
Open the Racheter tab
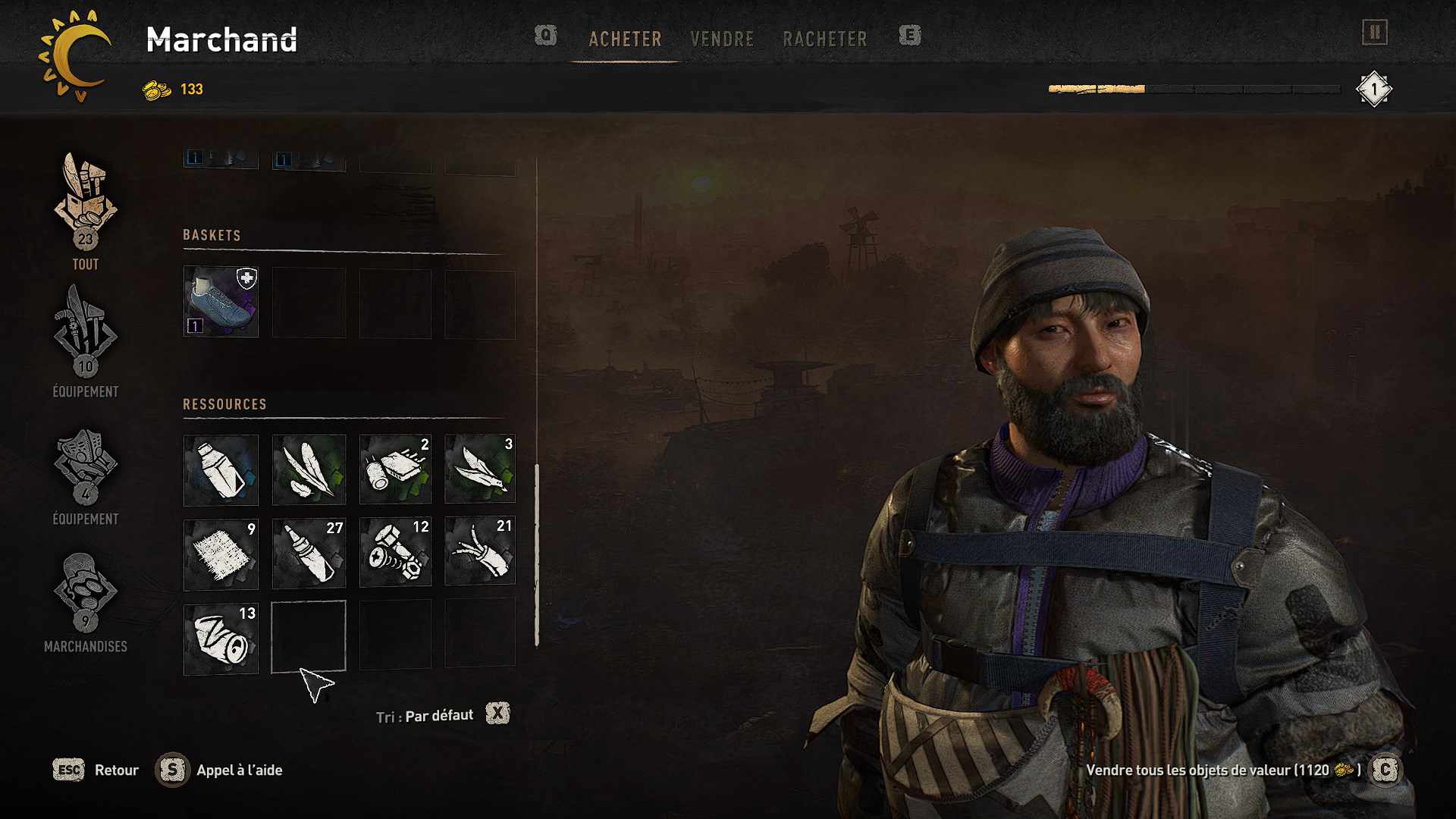(x=826, y=39)
